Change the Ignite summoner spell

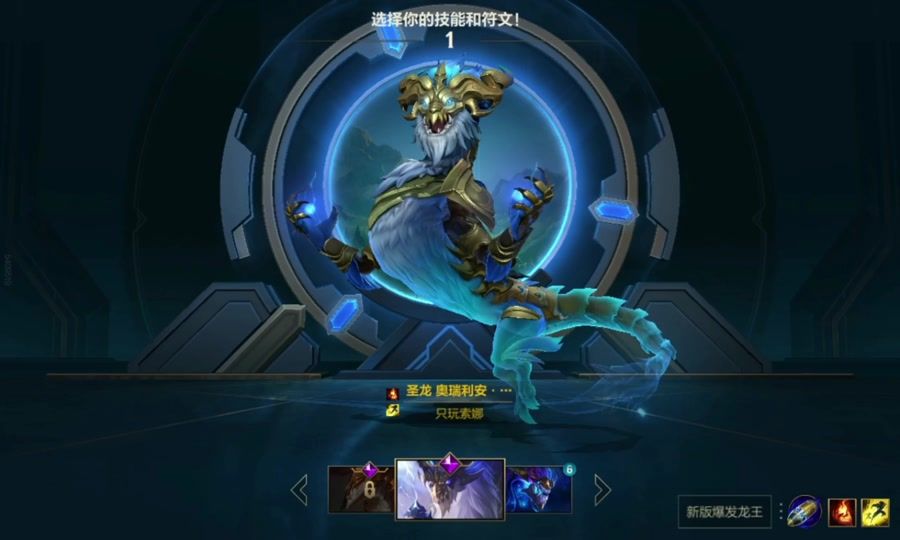coord(842,512)
